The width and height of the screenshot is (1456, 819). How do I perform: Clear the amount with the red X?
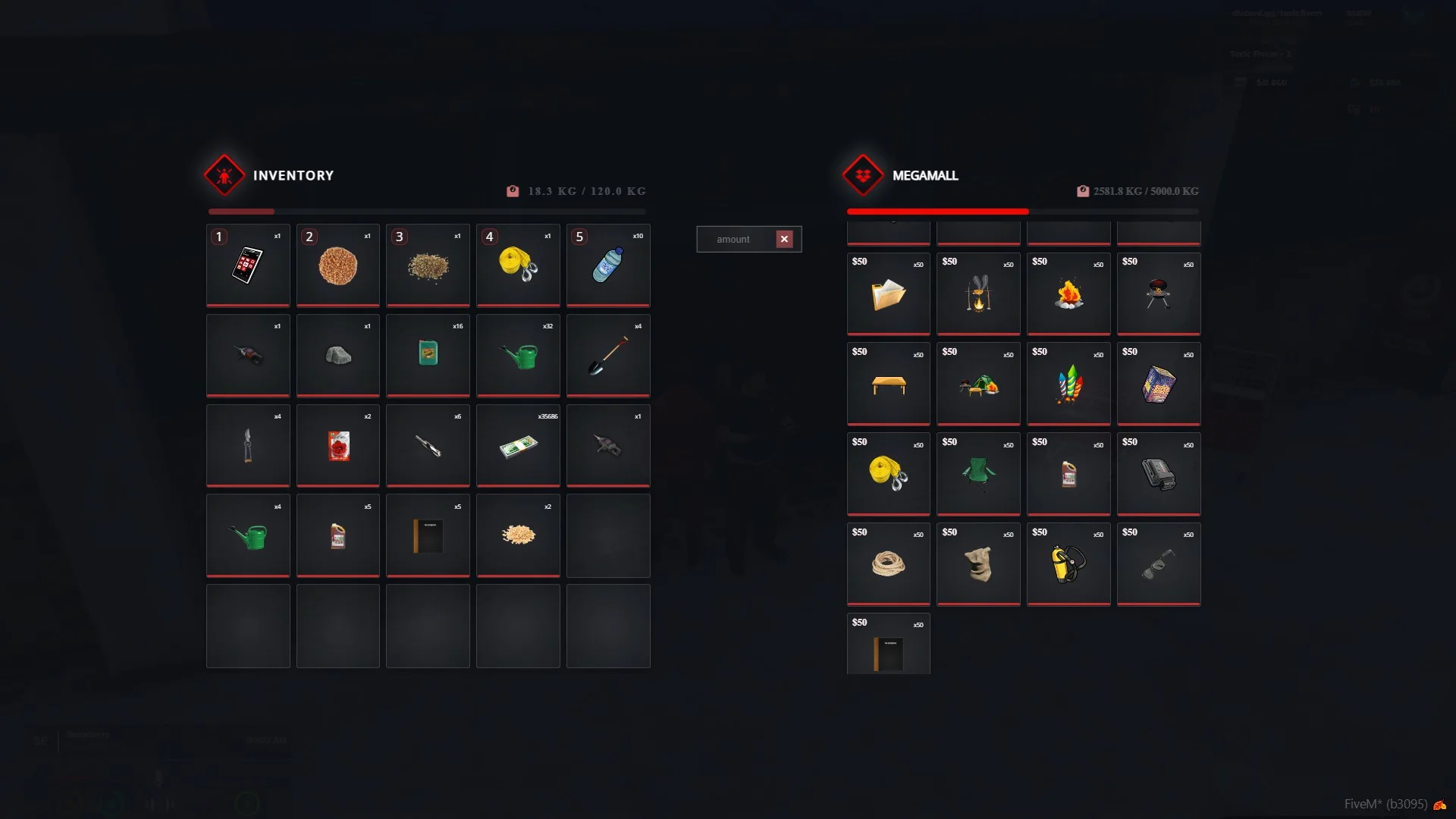tap(784, 240)
